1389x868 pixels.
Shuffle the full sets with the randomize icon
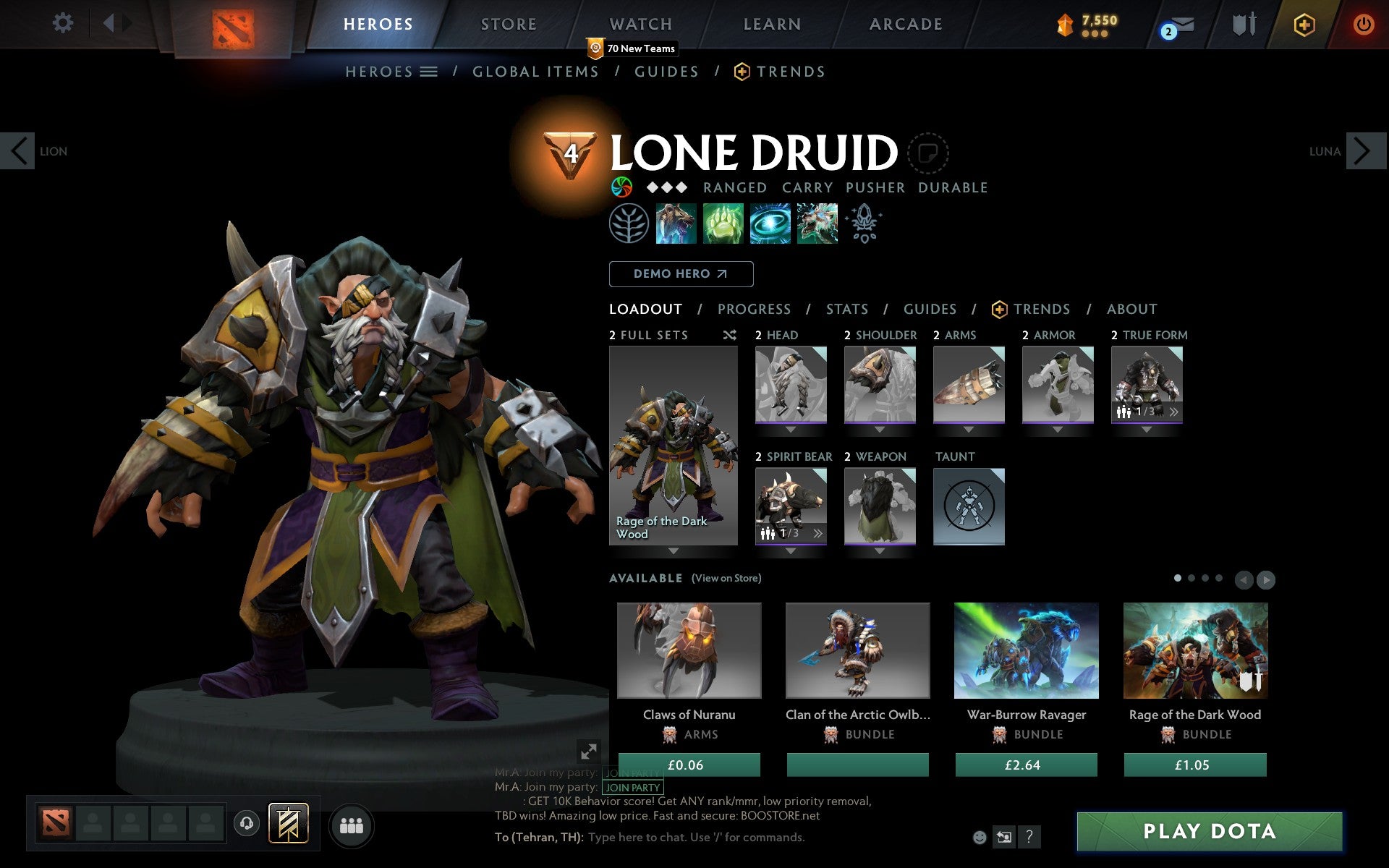pos(729,335)
